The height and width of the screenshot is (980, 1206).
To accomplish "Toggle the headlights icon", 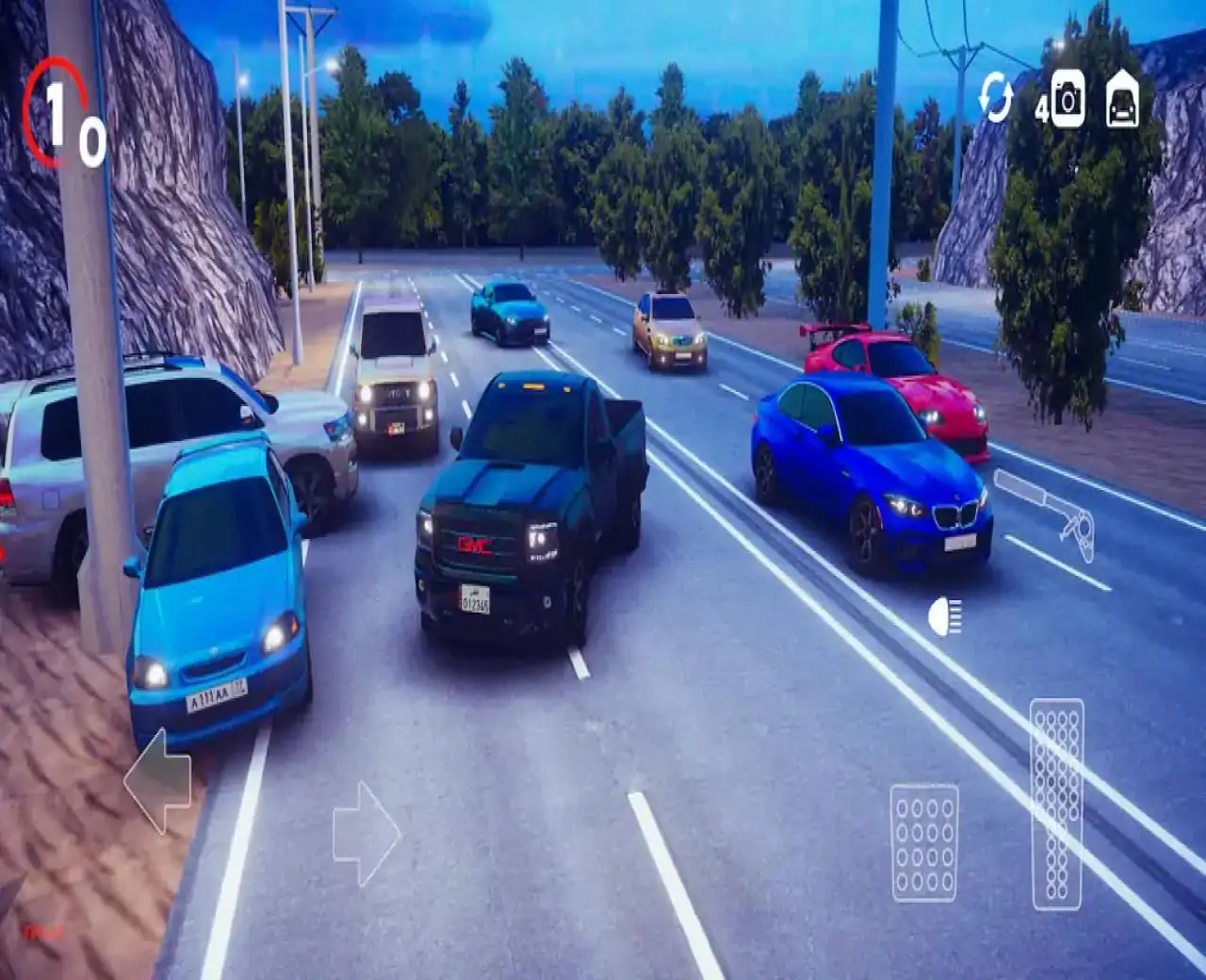I will pos(944,616).
